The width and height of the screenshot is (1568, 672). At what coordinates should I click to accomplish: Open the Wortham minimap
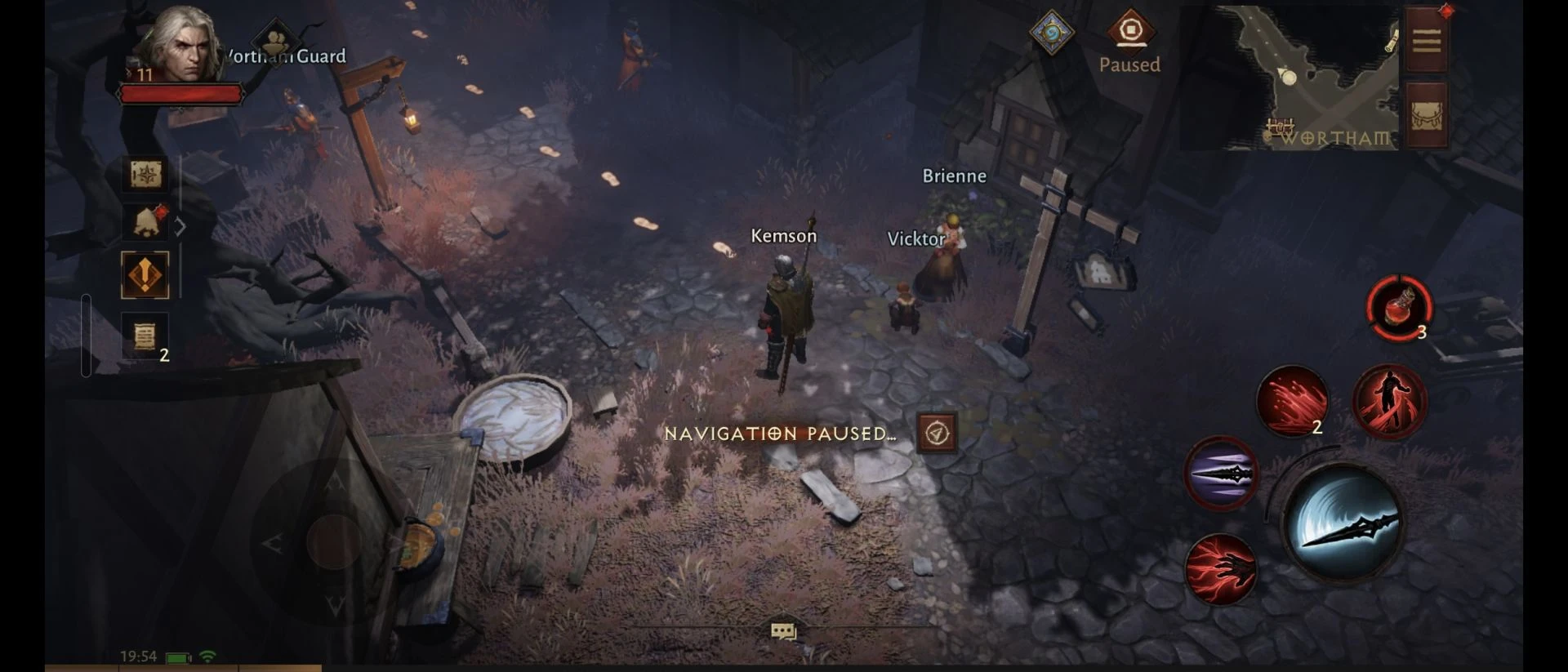tap(1307, 78)
